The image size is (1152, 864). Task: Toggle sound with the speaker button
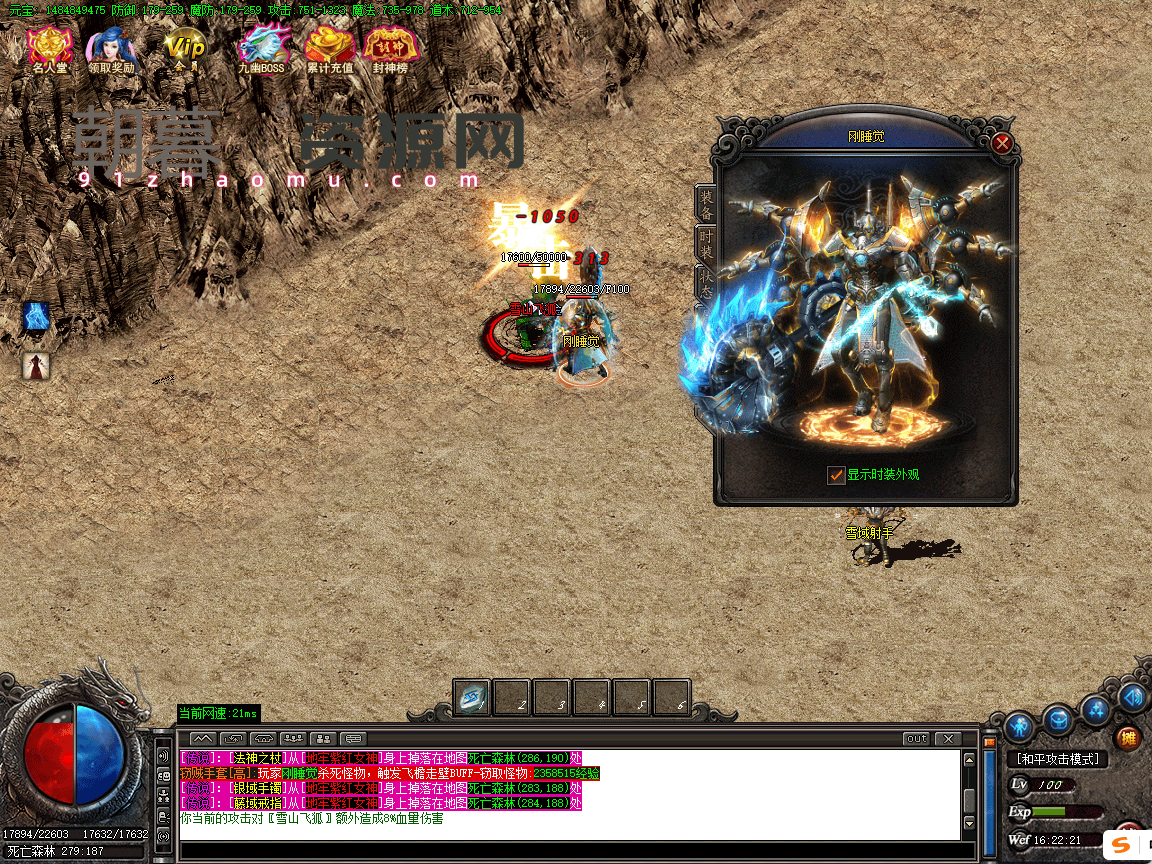coord(1133,697)
